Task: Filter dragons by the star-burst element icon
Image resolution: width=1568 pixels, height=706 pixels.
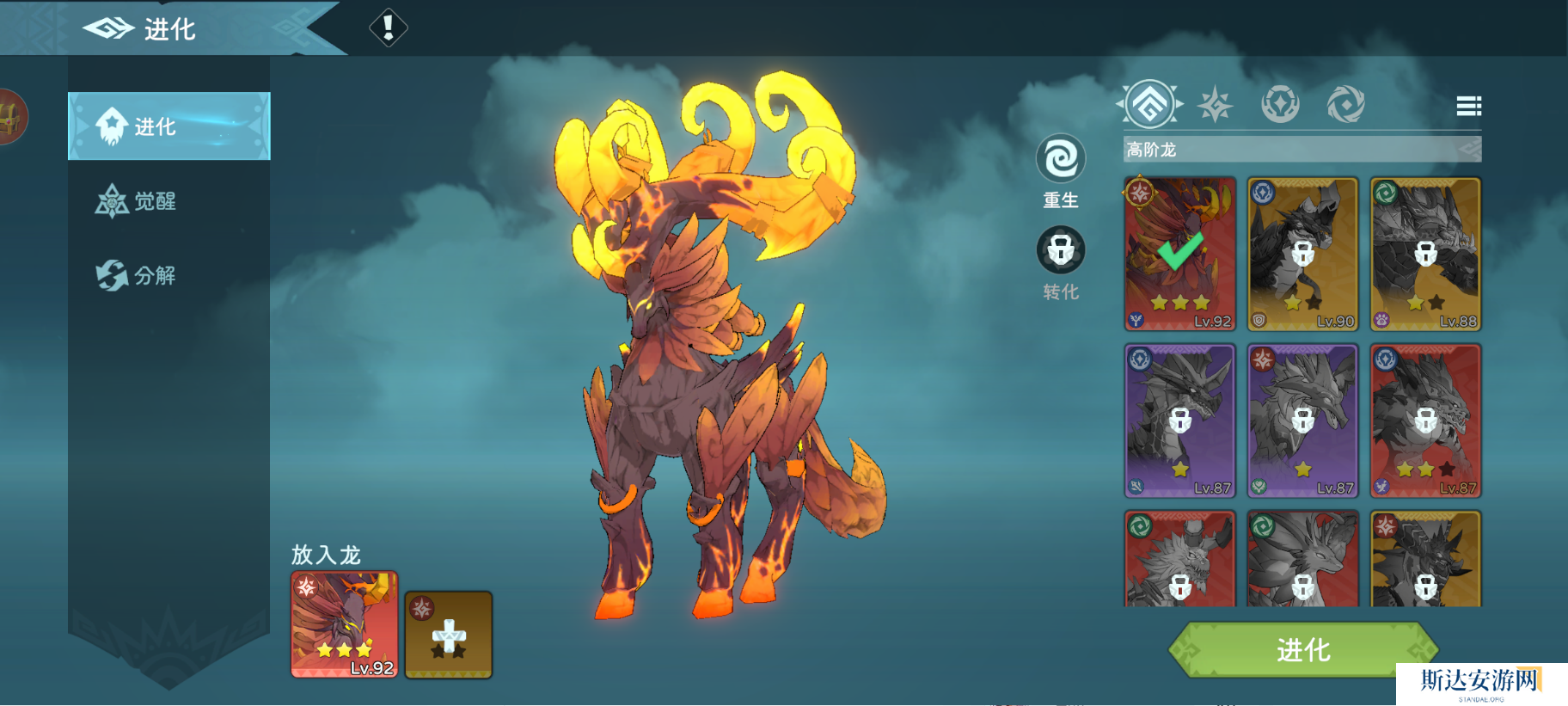Action: coord(1216,105)
